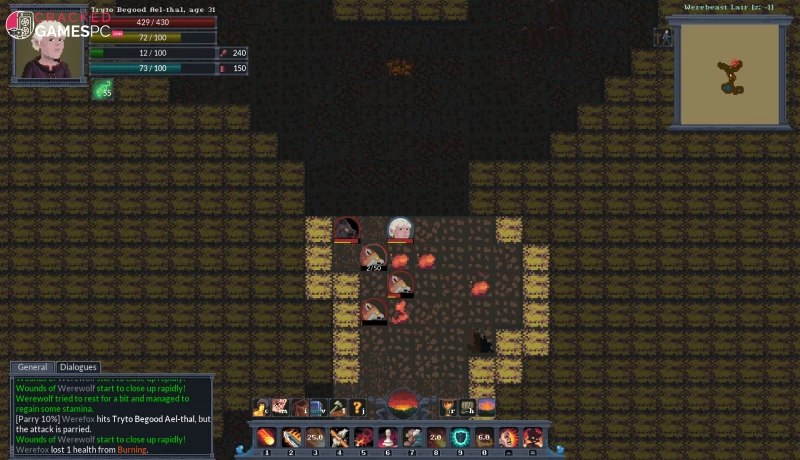Activate the fireball ability in slot 1
Image resolution: width=800 pixels, height=460 pixels.
pos(267,437)
